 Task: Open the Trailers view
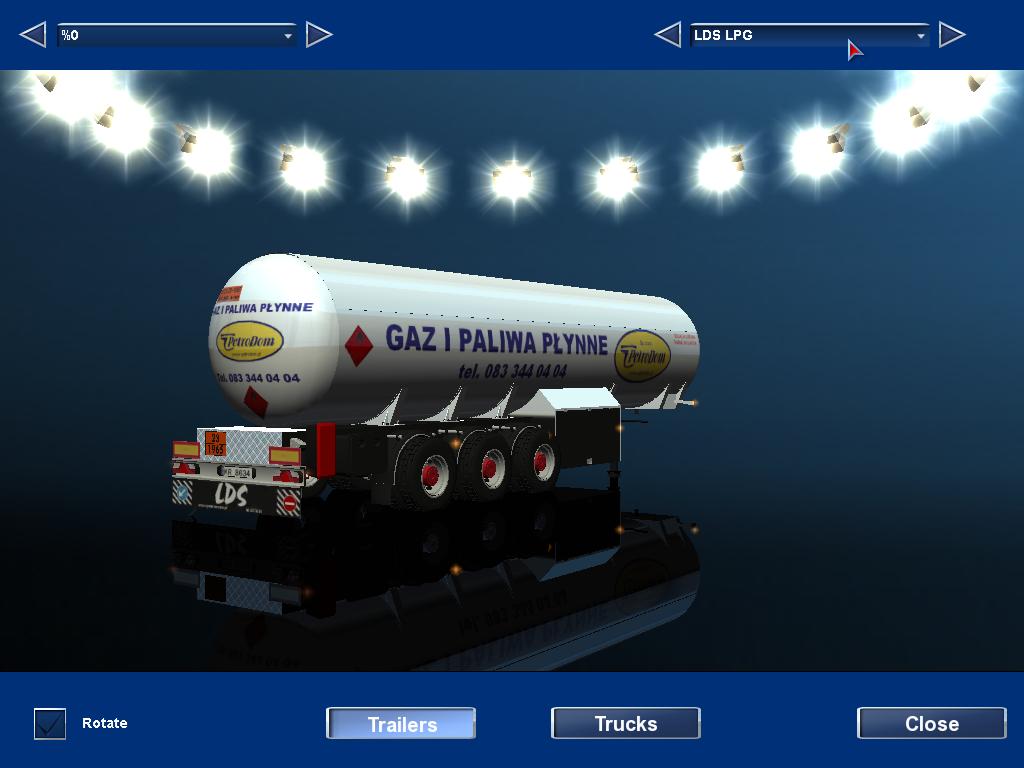tap(401, 723)
